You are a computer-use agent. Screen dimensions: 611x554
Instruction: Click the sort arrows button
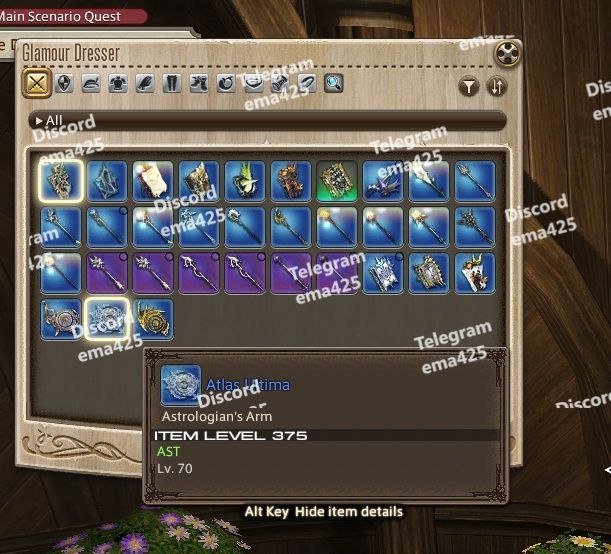click(x=496, y=87)
